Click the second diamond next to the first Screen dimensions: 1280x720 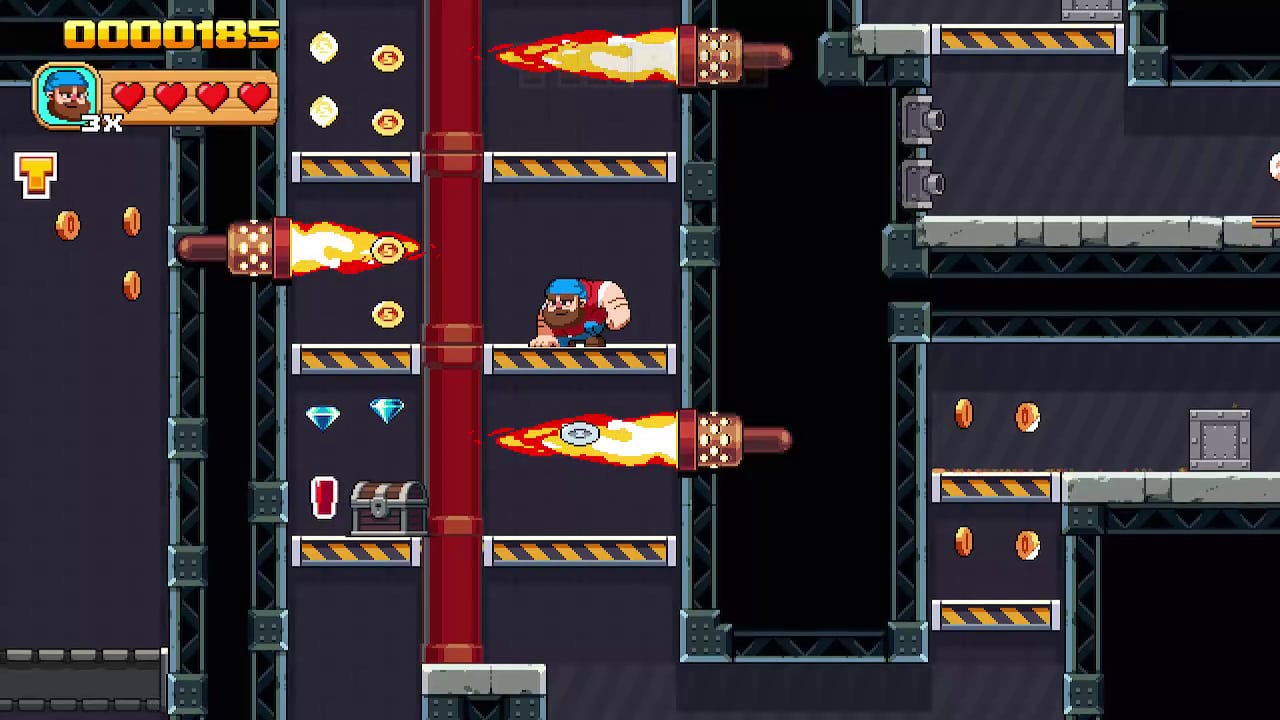[387, 412]
